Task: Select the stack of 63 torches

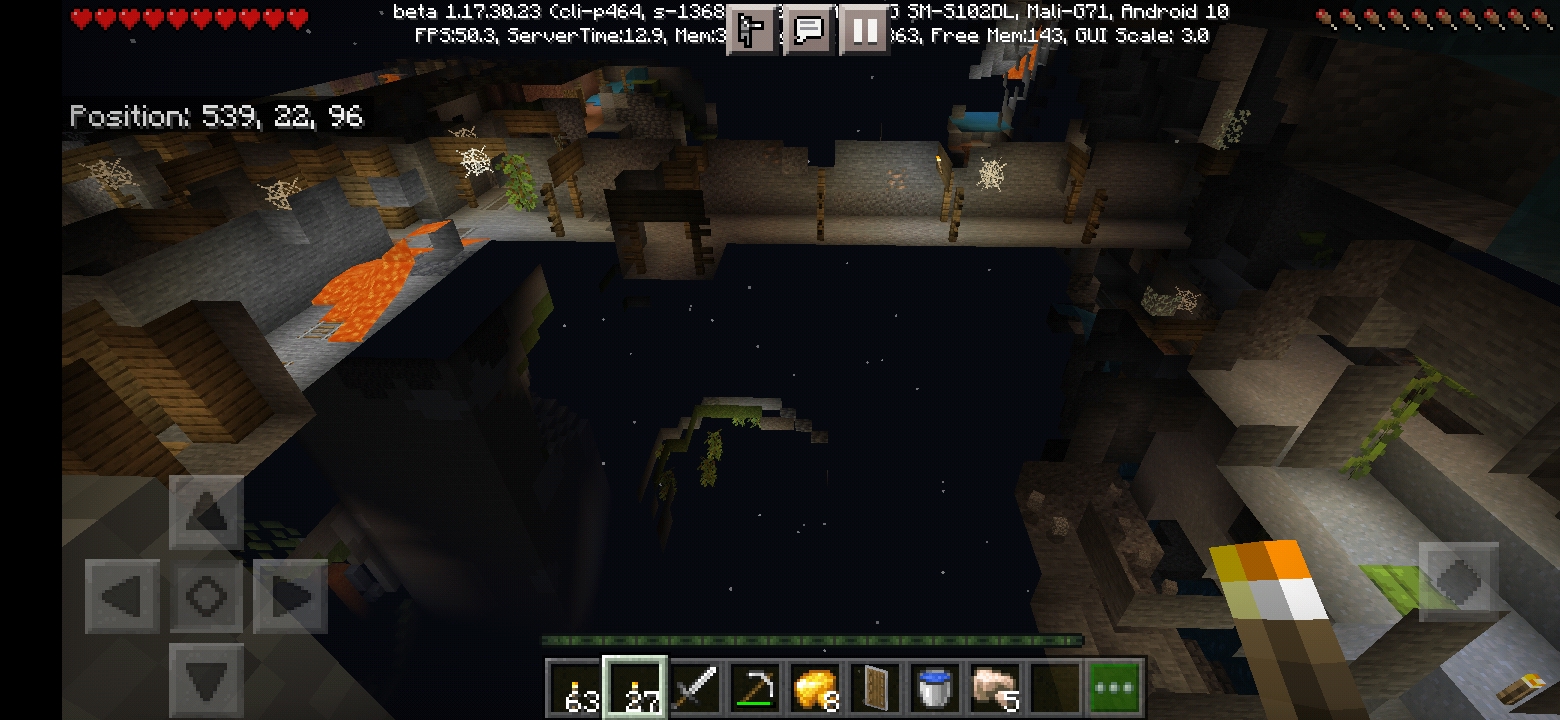Action: pos(577,688)
